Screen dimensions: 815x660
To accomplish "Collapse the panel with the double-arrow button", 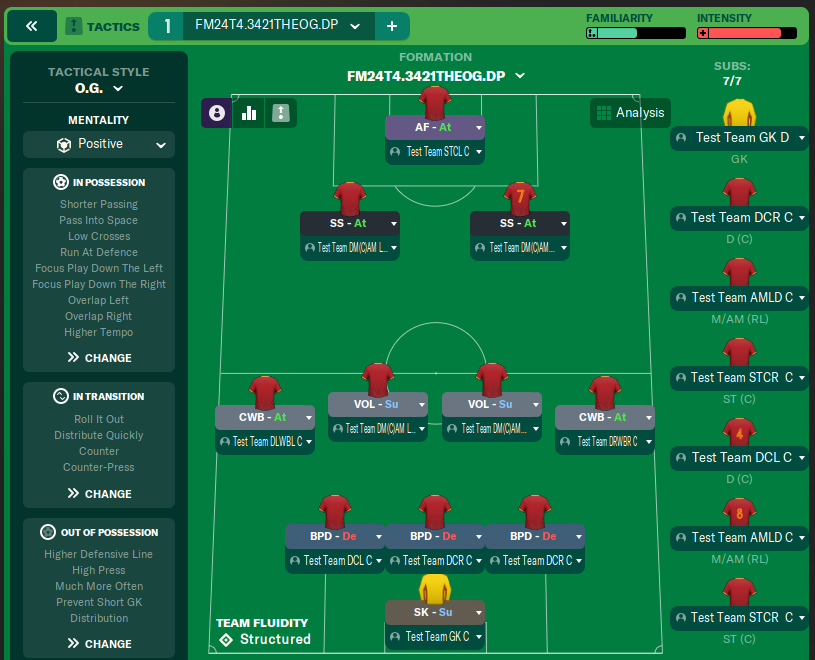I will tap(31, 26).
